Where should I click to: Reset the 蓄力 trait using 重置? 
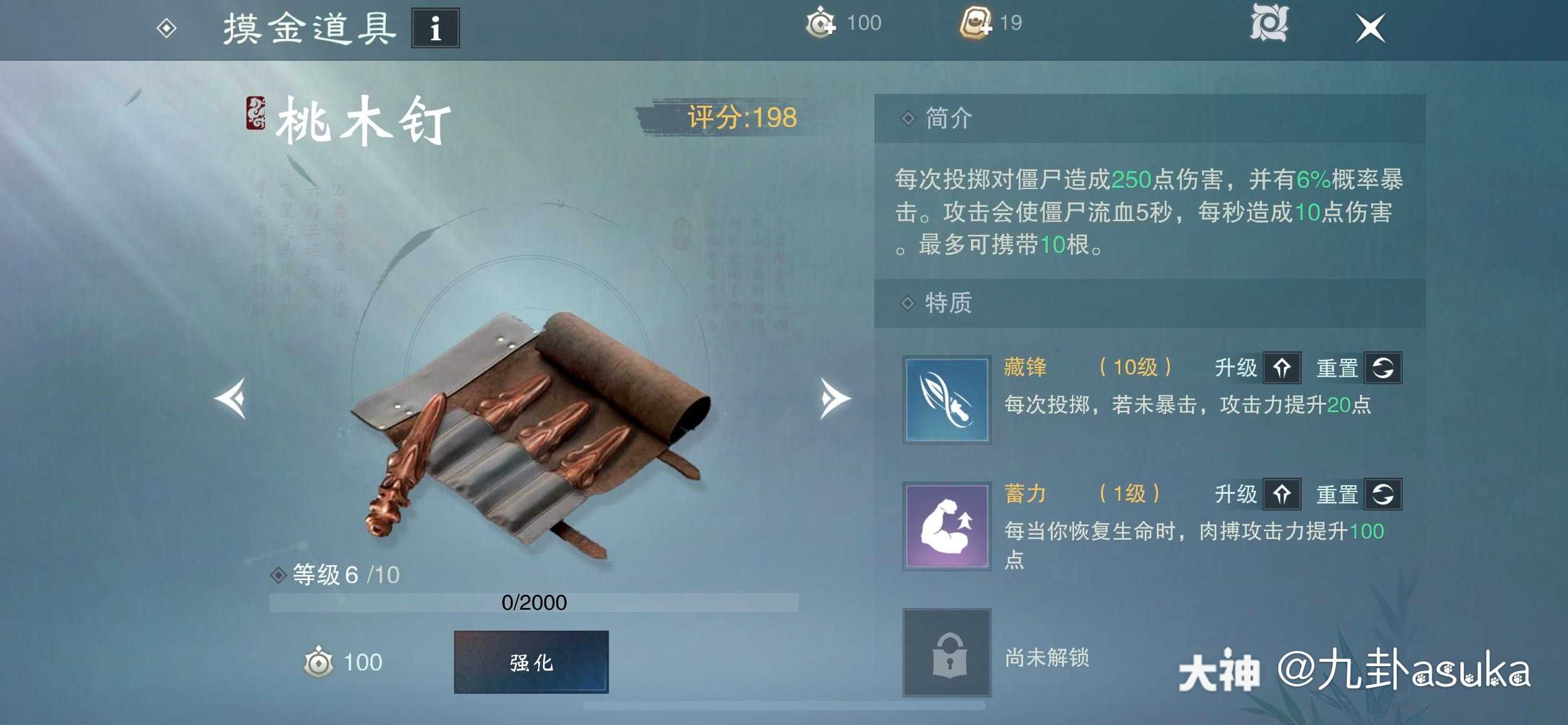(x=1384, y=494)
